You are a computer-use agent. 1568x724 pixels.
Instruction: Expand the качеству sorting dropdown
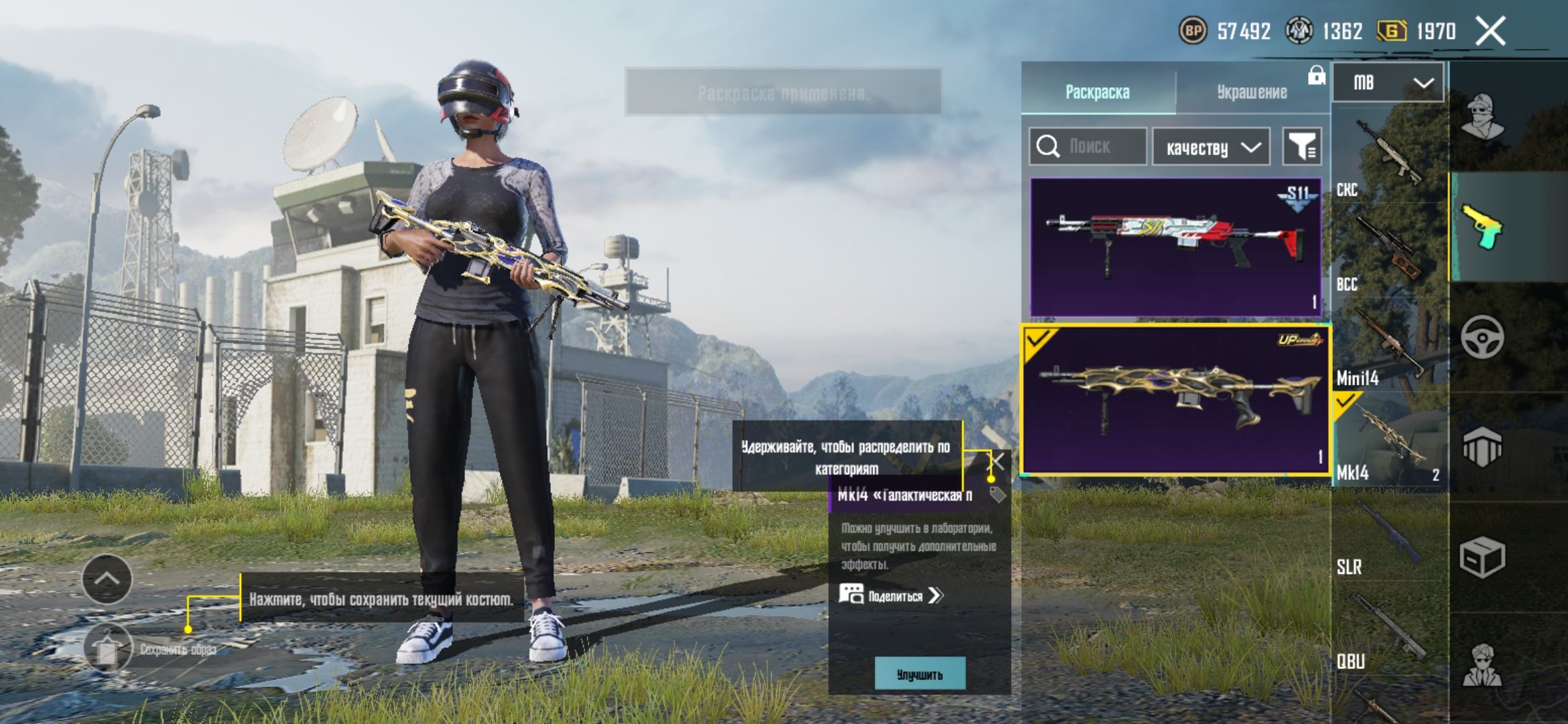(x=1212, y=147)
